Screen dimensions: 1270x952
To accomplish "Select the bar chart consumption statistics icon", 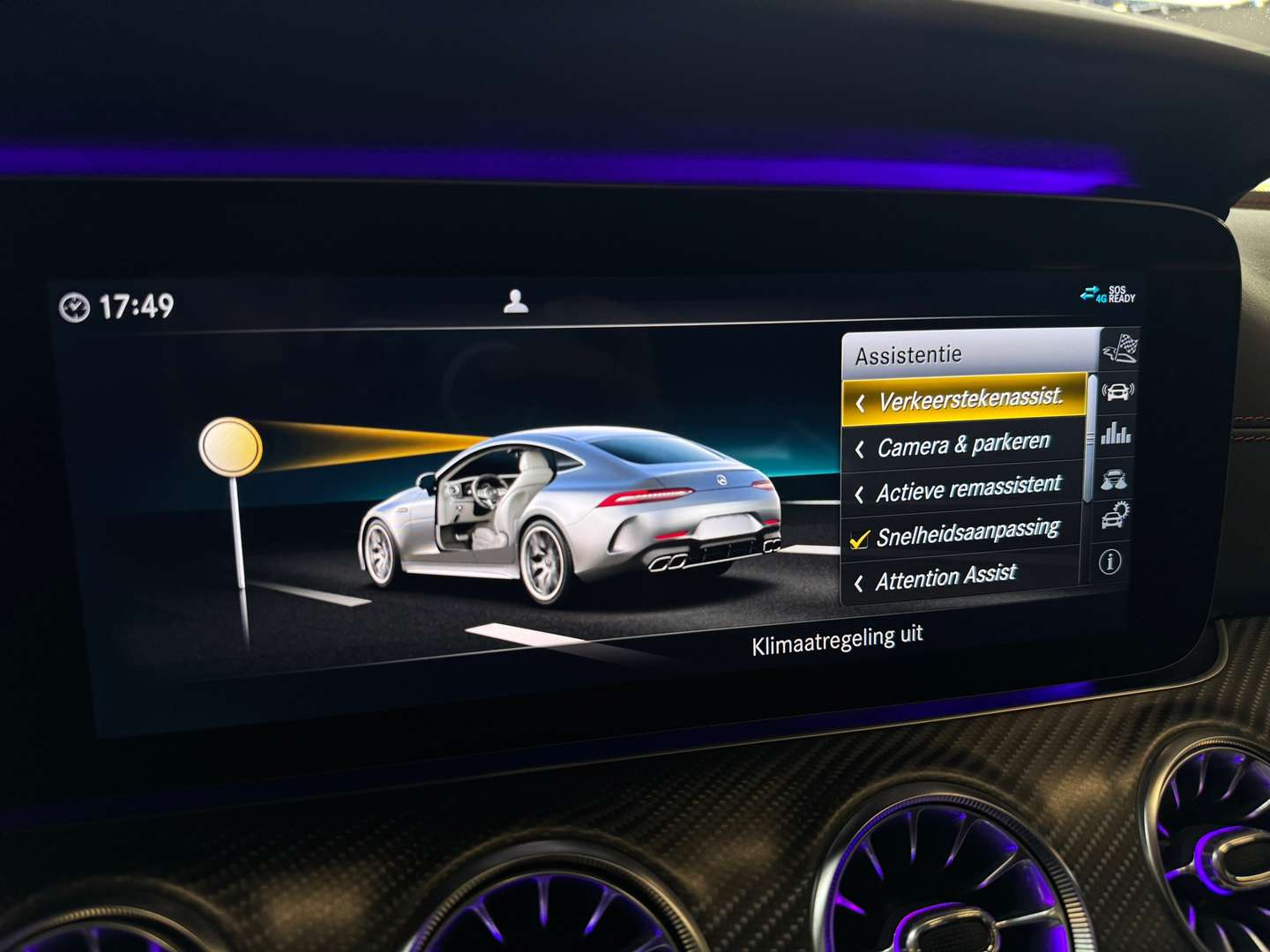I will (x=1118, y=434).
